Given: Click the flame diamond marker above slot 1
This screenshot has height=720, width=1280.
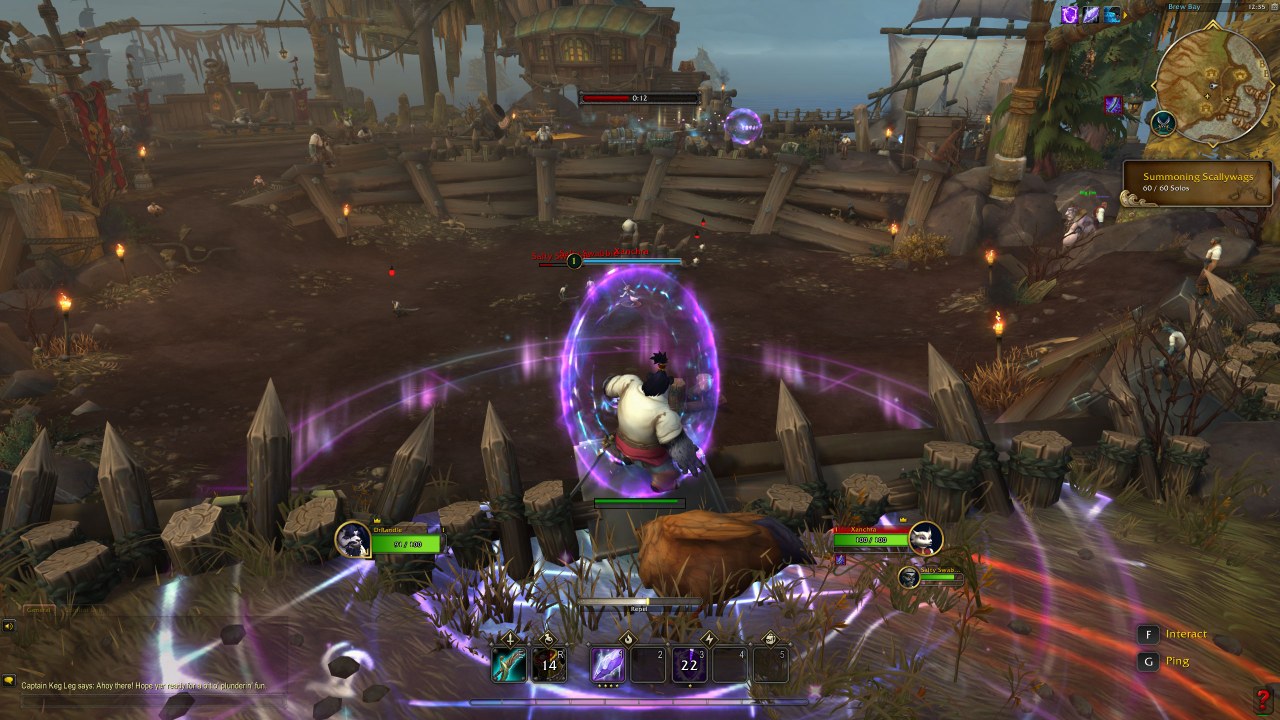Looking at the screenshot, I should coord(628,639).
